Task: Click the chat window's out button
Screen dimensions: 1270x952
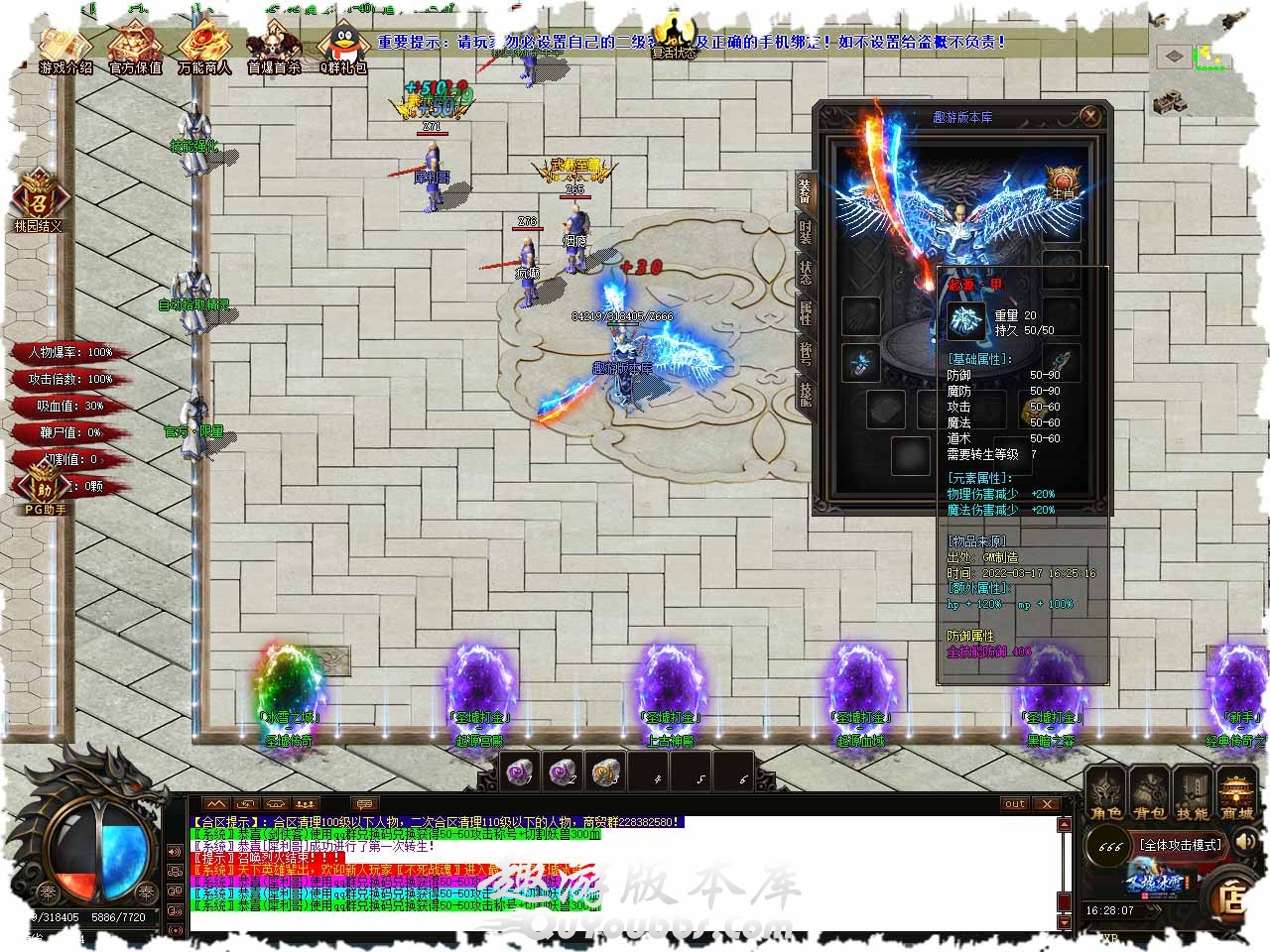Action: point(1014,803)
